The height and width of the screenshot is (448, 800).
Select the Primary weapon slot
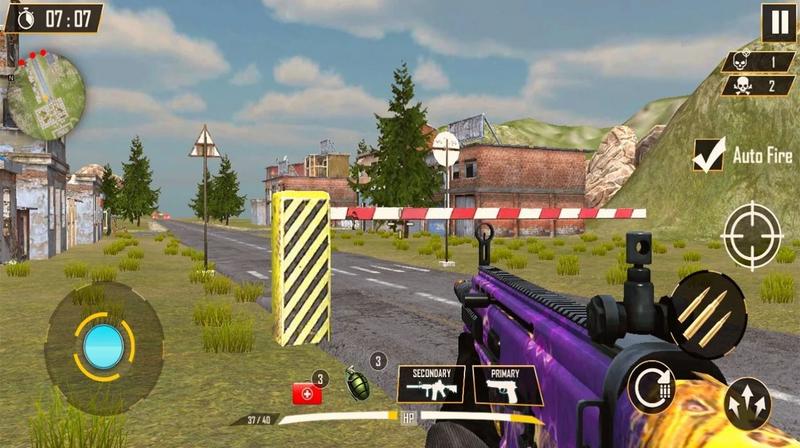507,384
